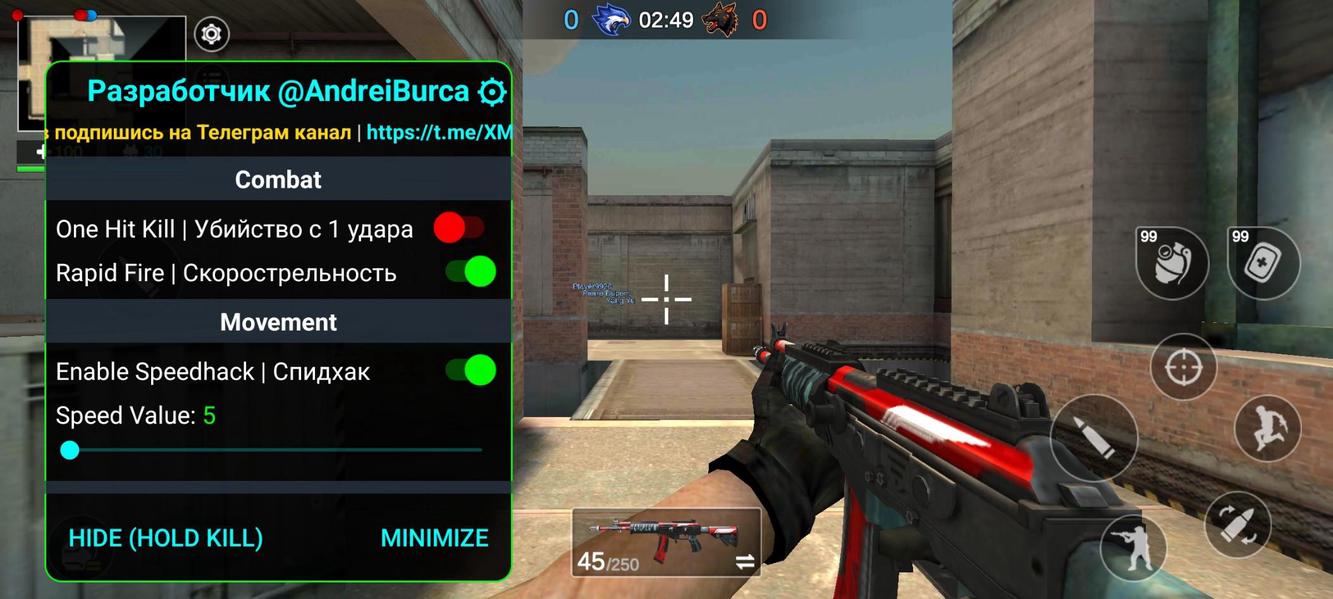This screenshot has width=1333, height=599.
Task: Throw a grenade using the grenade button
Action: coord(1172,263)
